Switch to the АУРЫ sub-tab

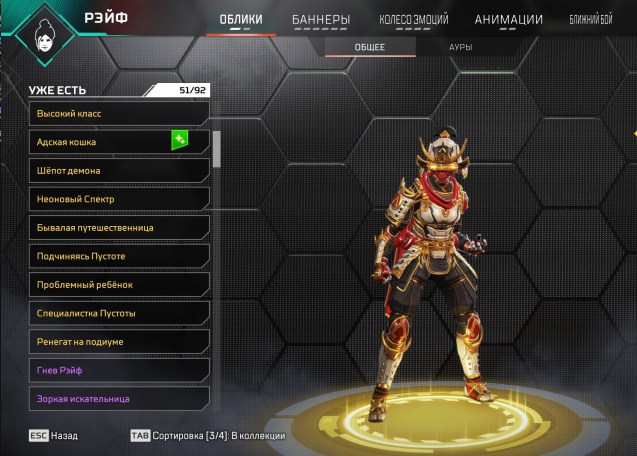460,47
